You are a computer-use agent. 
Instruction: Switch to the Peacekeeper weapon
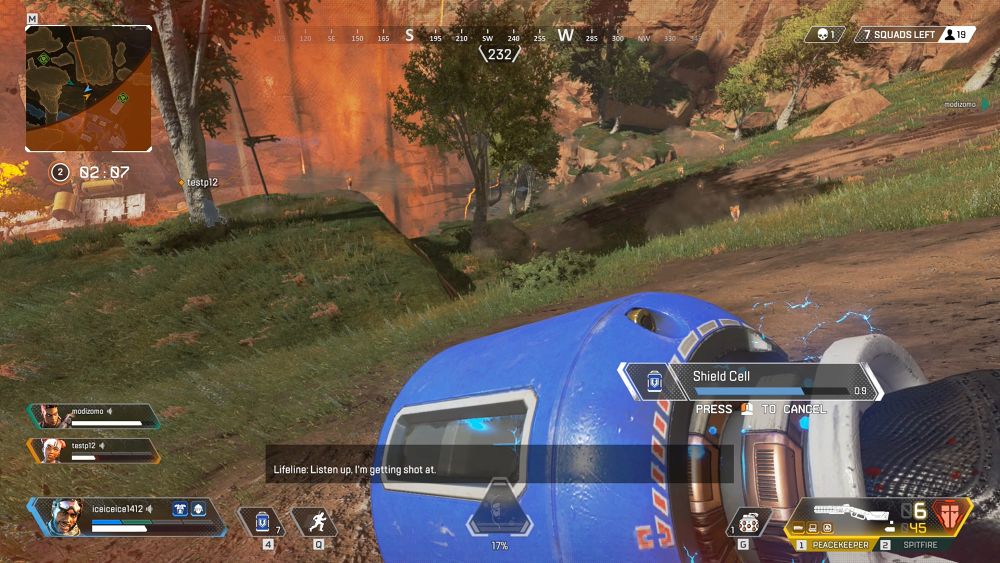[834, 545]
